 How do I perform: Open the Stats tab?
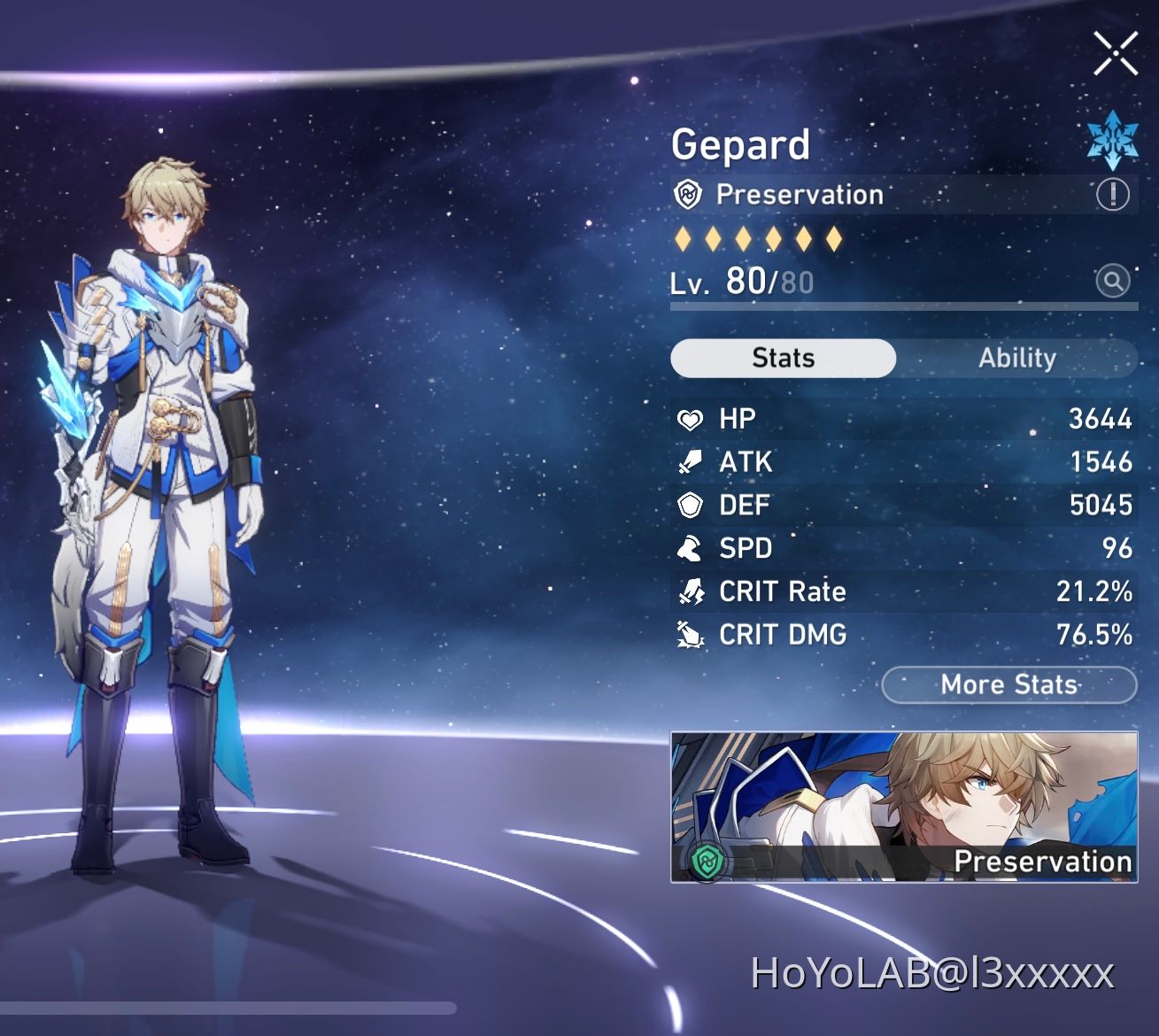coord(783,358)
